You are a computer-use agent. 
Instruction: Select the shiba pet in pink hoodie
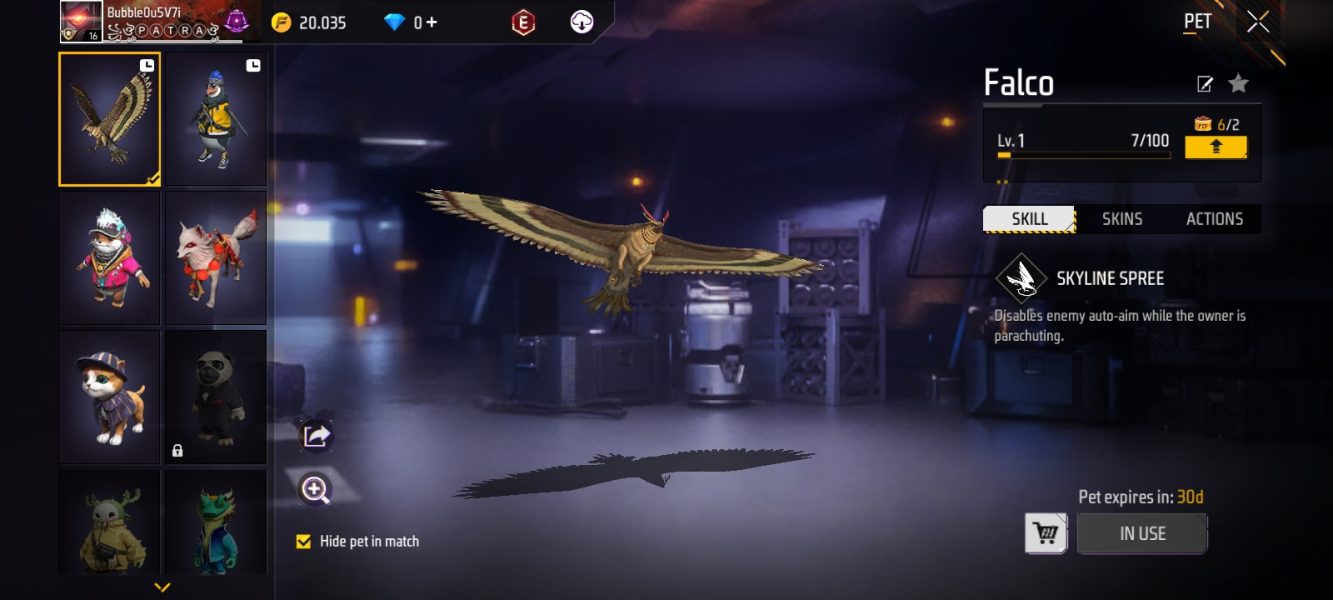109,258
